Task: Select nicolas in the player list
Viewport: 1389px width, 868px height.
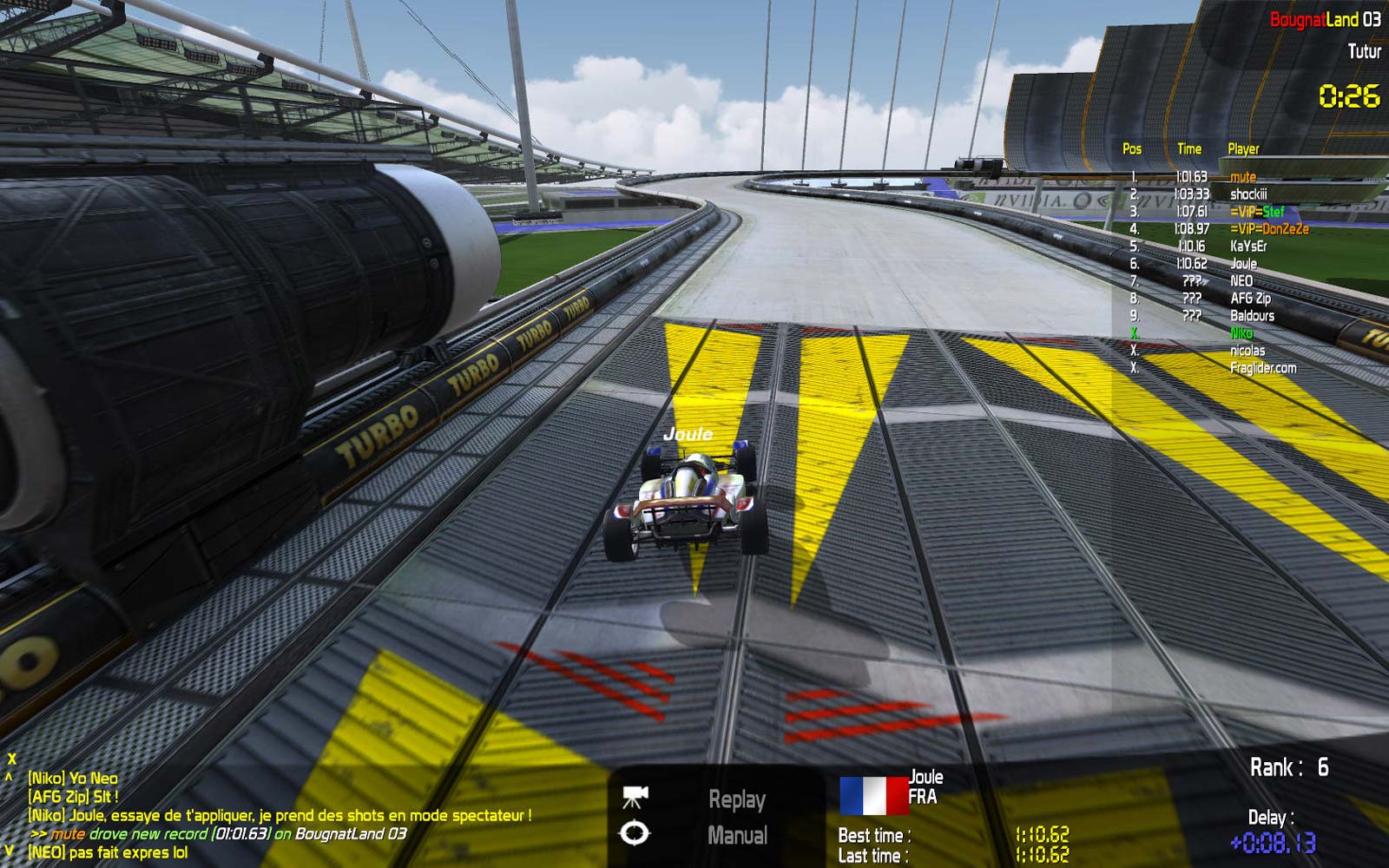Action: [x=1247, y=351]
